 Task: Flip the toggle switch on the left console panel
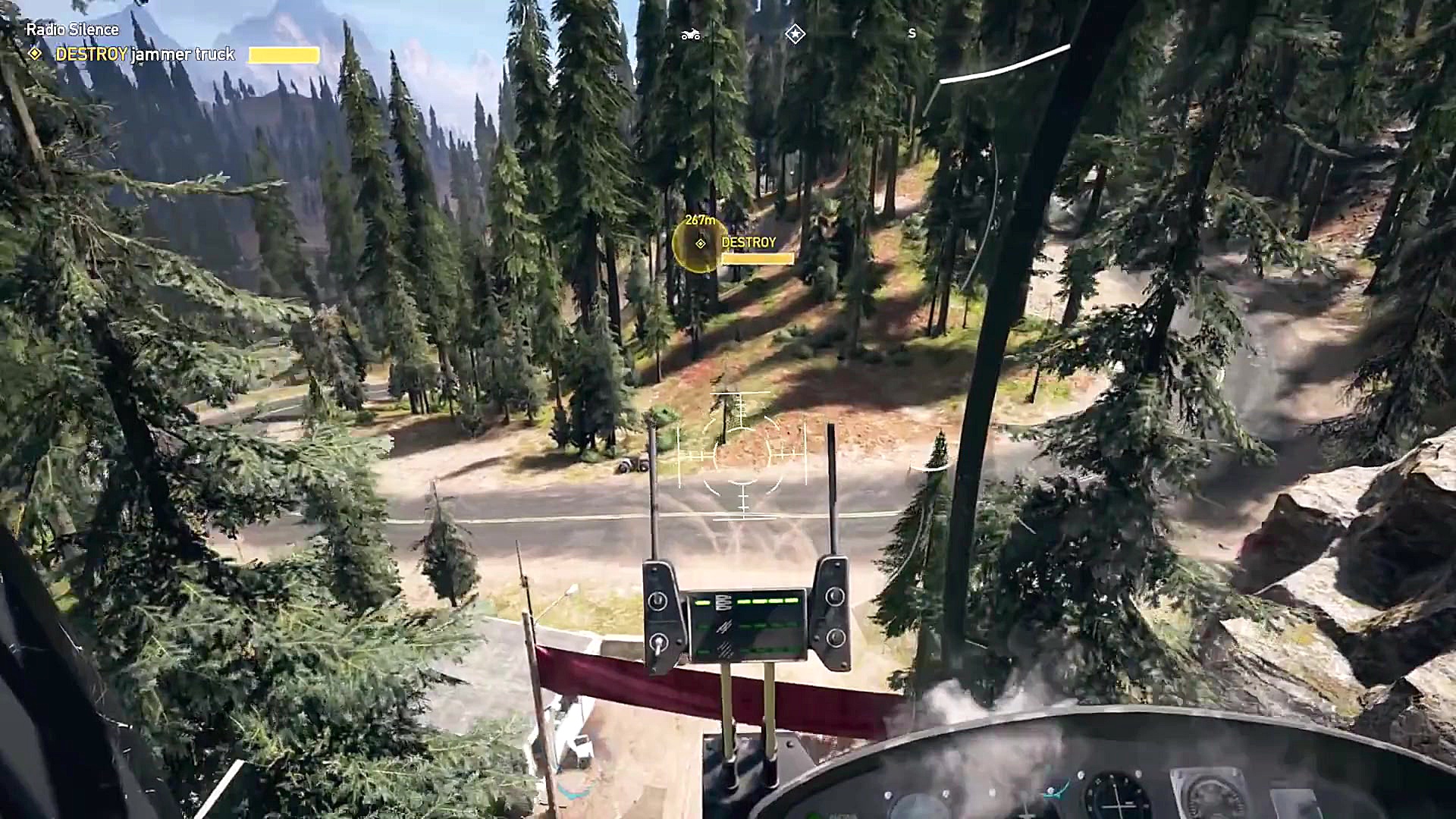pos(657,600)
